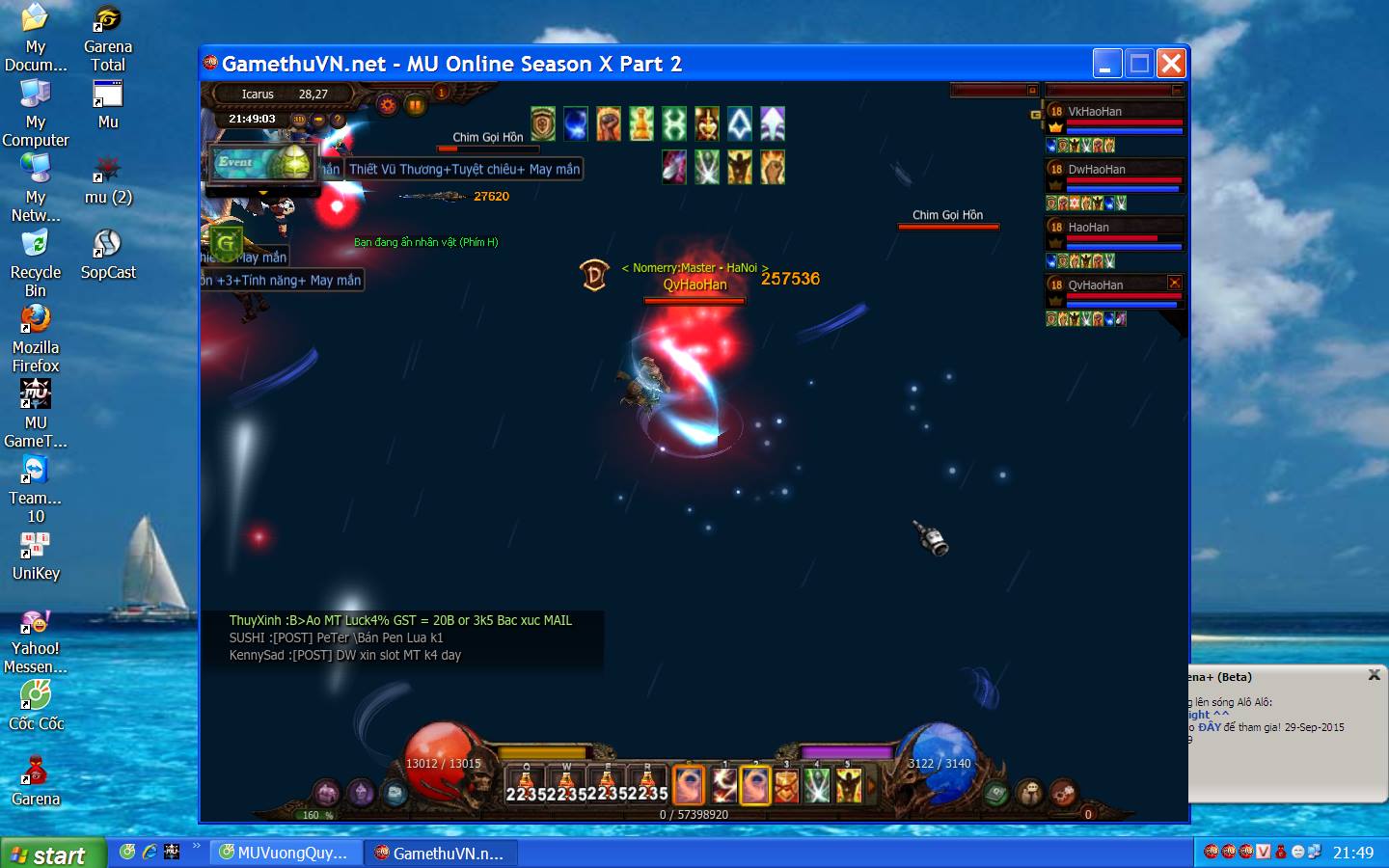This screenshot has height=868, width=1389.
Task: Activate skill slot 4 with the green crossed-swords icon
Action: click(x=817, y=786)
